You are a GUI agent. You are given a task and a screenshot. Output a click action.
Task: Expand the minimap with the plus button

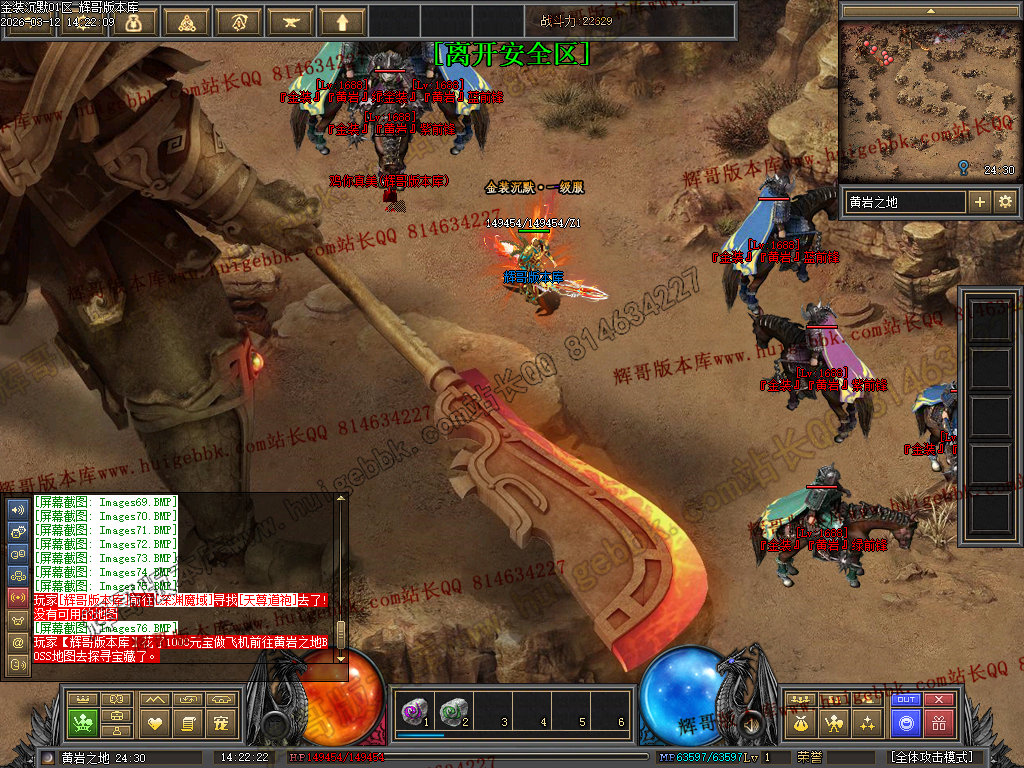tap(980, 202)
